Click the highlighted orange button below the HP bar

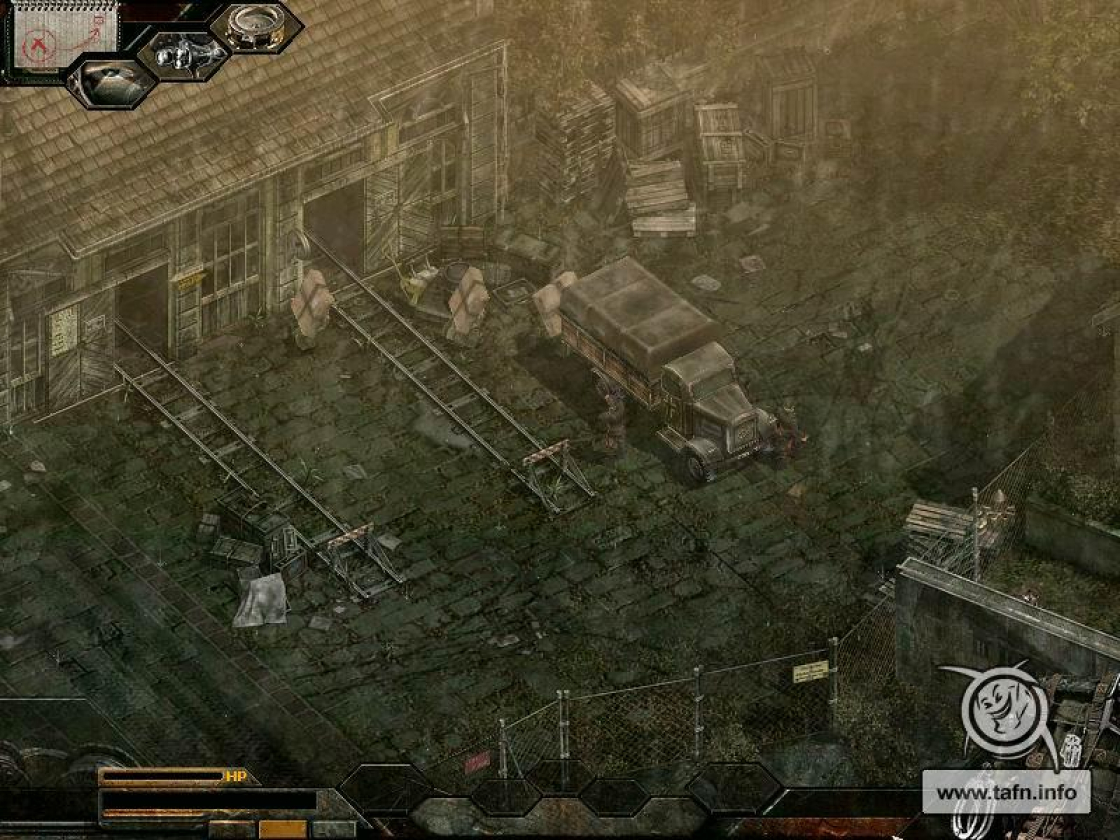(282, 828)
